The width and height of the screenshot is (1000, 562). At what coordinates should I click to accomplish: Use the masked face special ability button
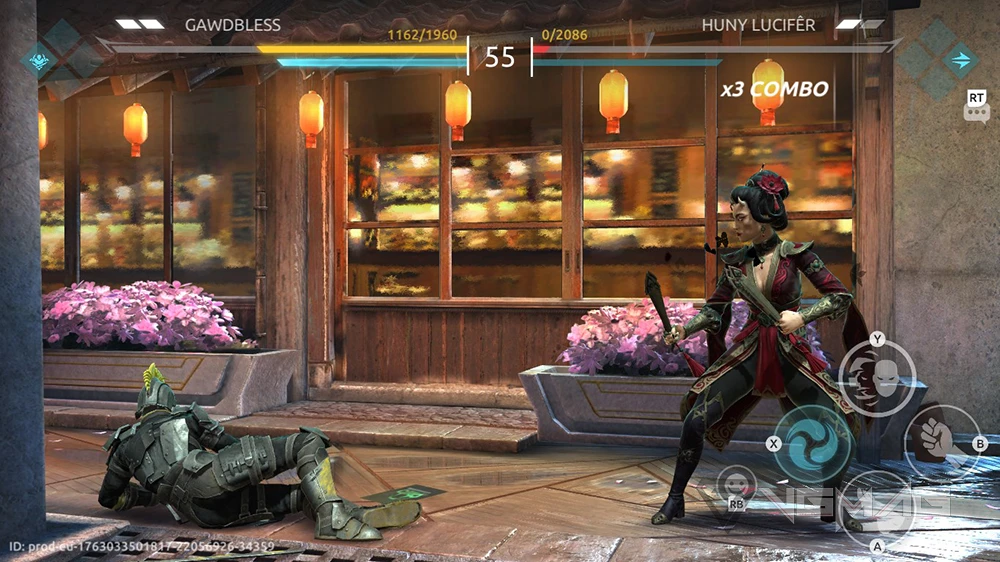[x=876, y=378]
